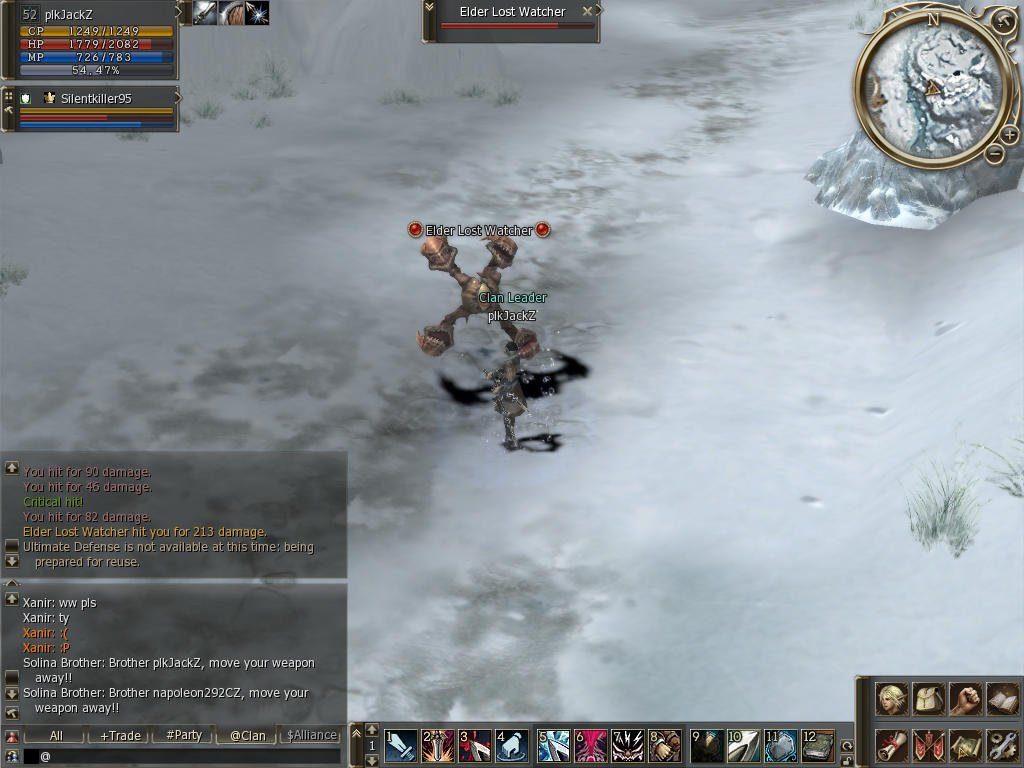
Task: Use the pick-up hand action in slot 4
Action: (x=512, y=746)
